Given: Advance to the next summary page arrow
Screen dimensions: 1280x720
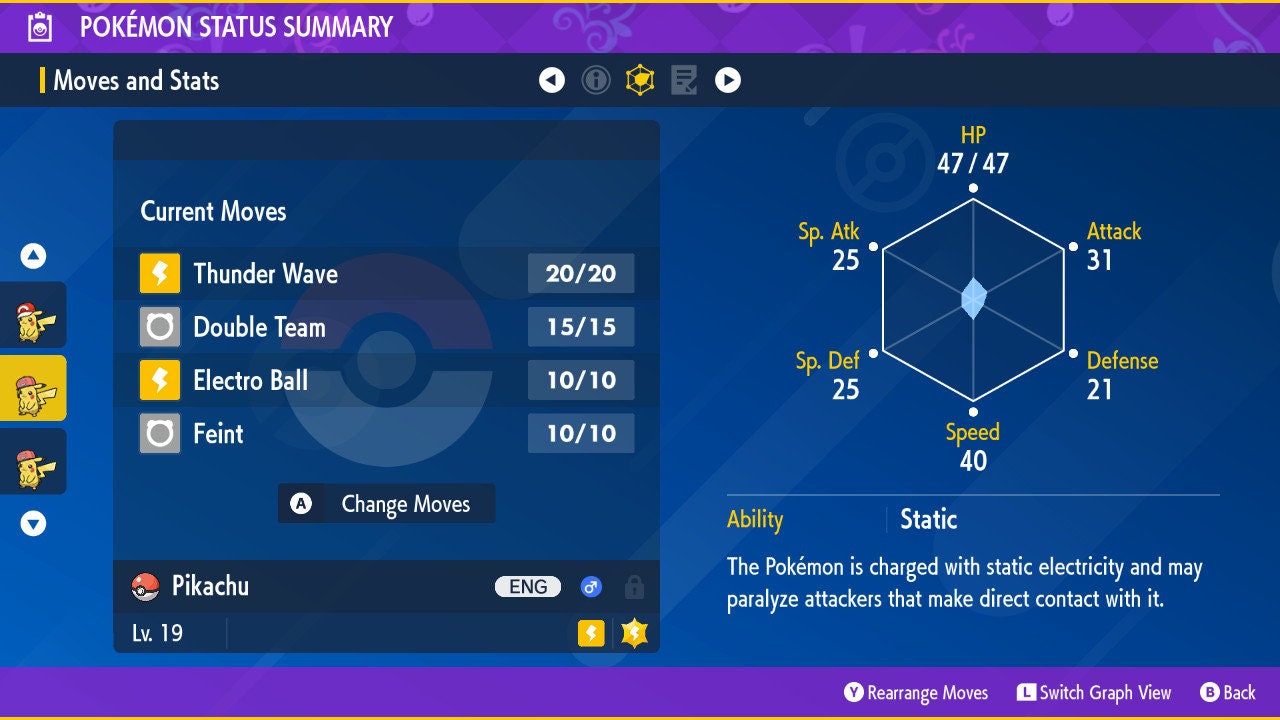Looking at the screenshot, I should pos(728,80).
